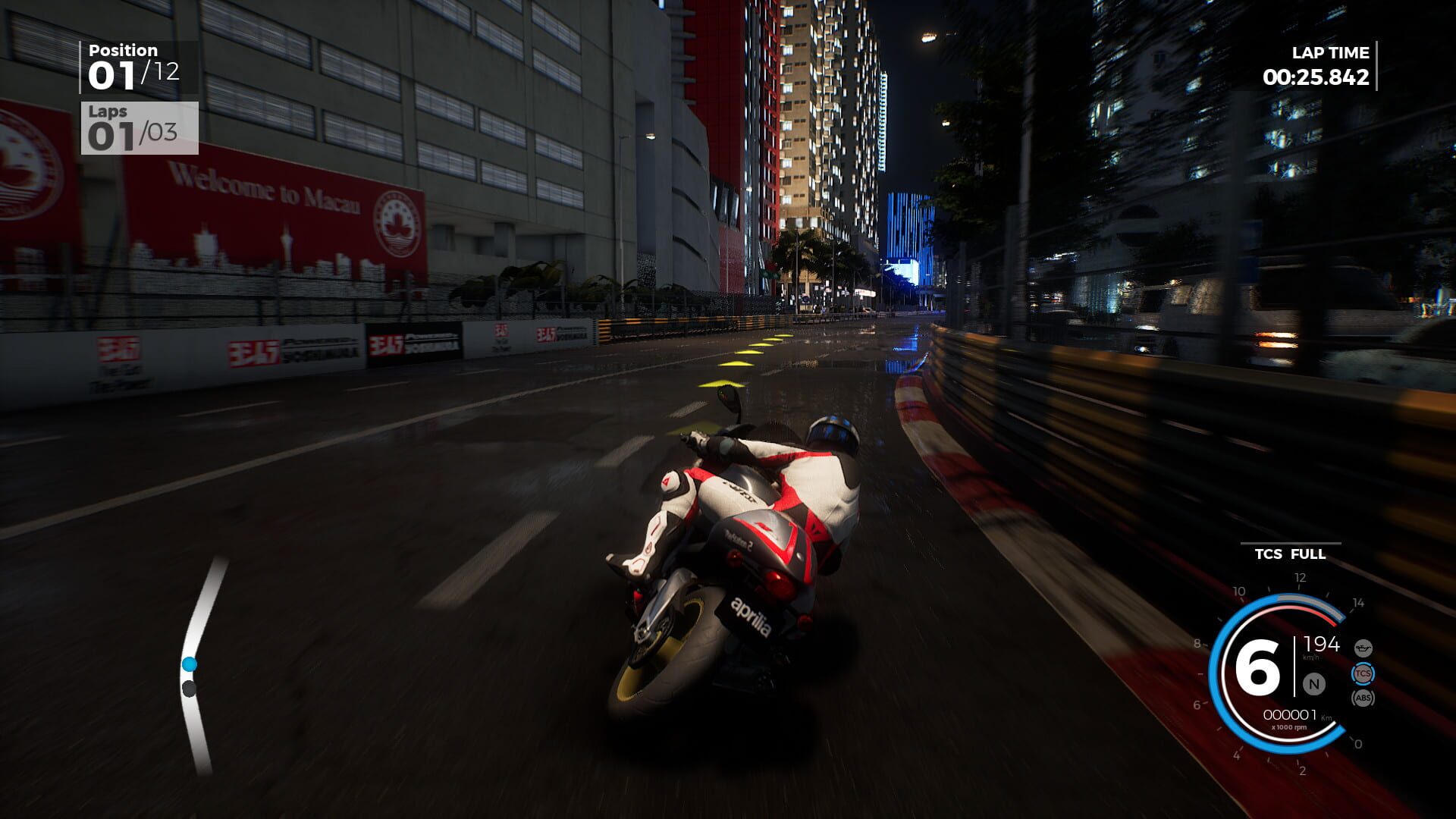Image resolution: width=1456 pixels, height=819 pixels.
Task: Expand the LAP TIME display panel
Action: [1316, 67]
